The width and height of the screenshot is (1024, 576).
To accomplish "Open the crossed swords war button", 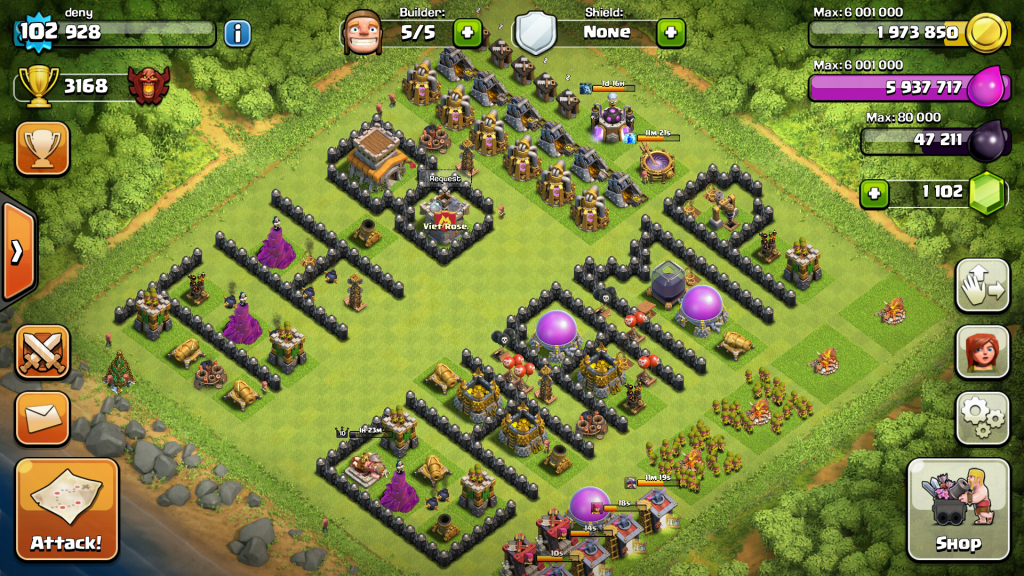I will click(43, 351).
